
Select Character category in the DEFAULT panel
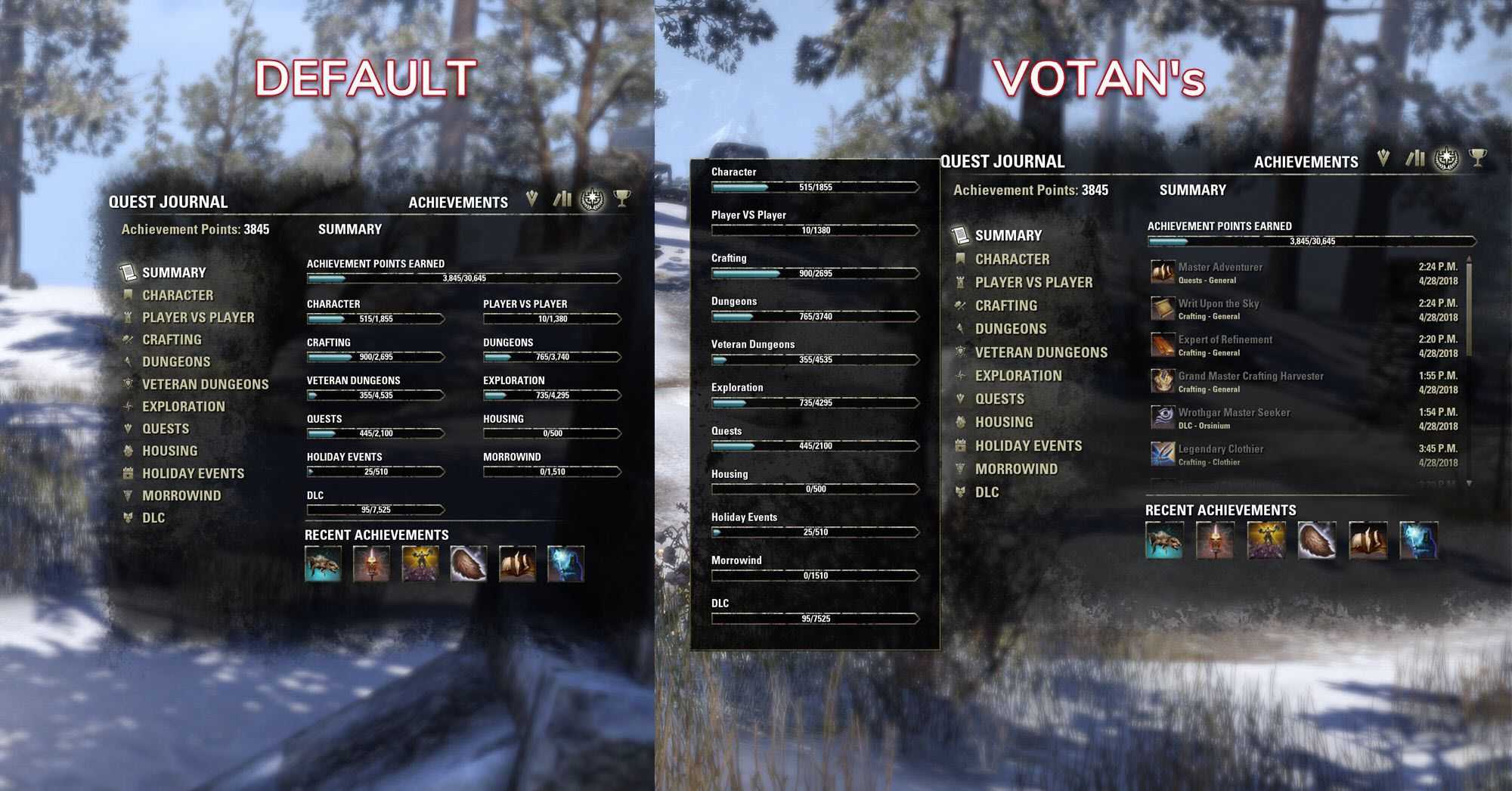click(178, 296)
